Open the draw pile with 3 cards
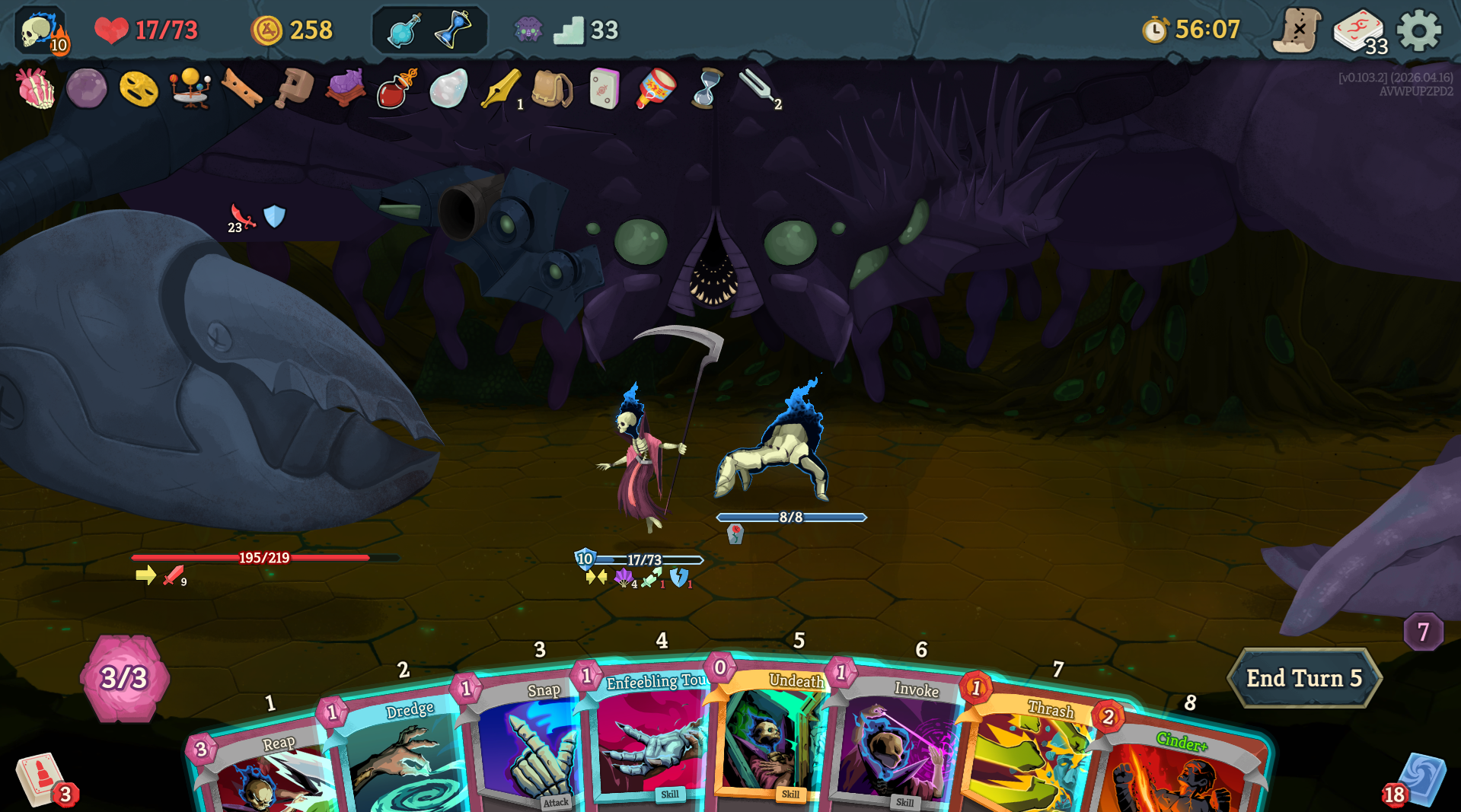The height and width of the screenshot is (812, 1461). (x=42, y=780)
